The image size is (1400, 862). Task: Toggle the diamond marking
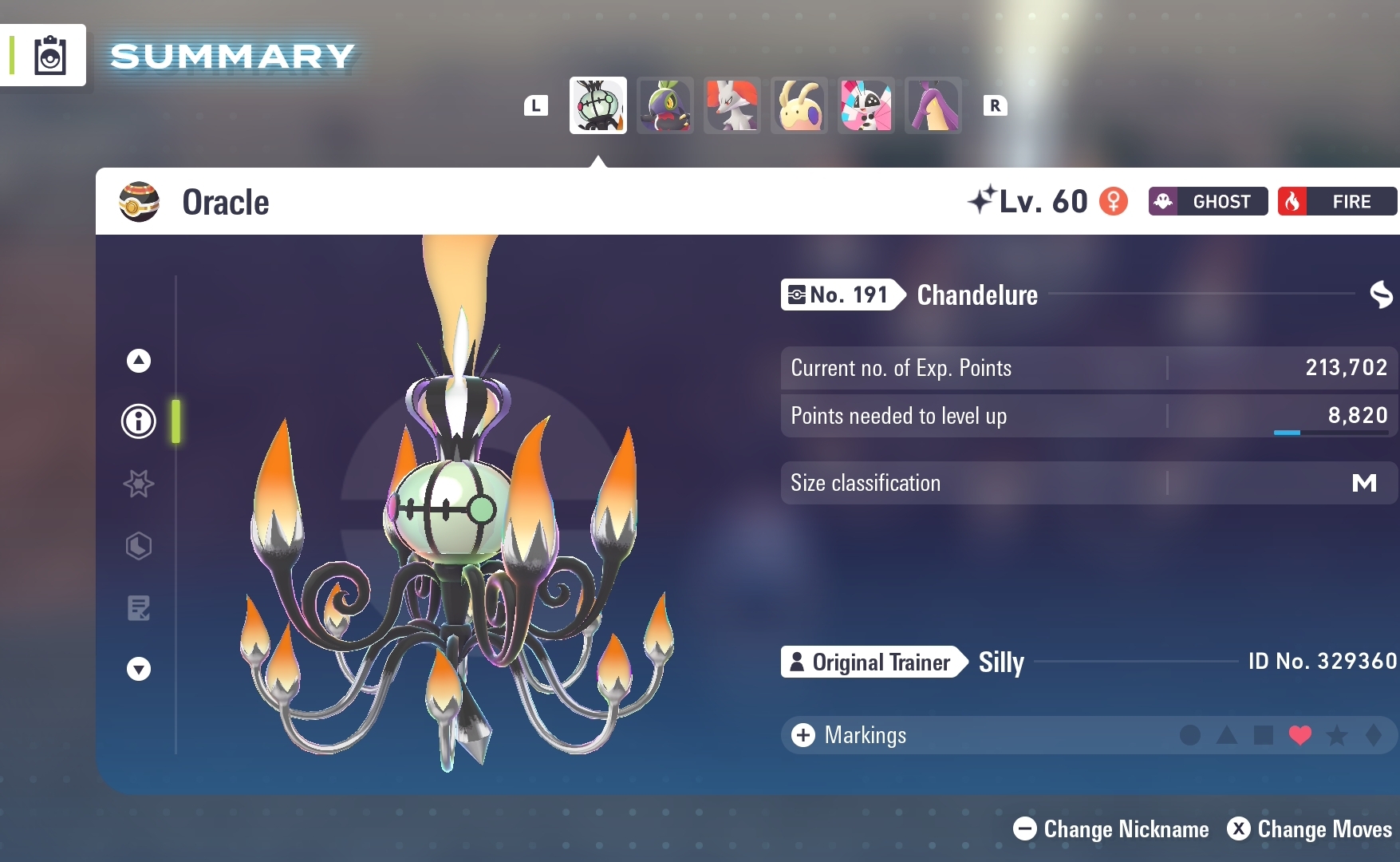tap(1373, 735)
